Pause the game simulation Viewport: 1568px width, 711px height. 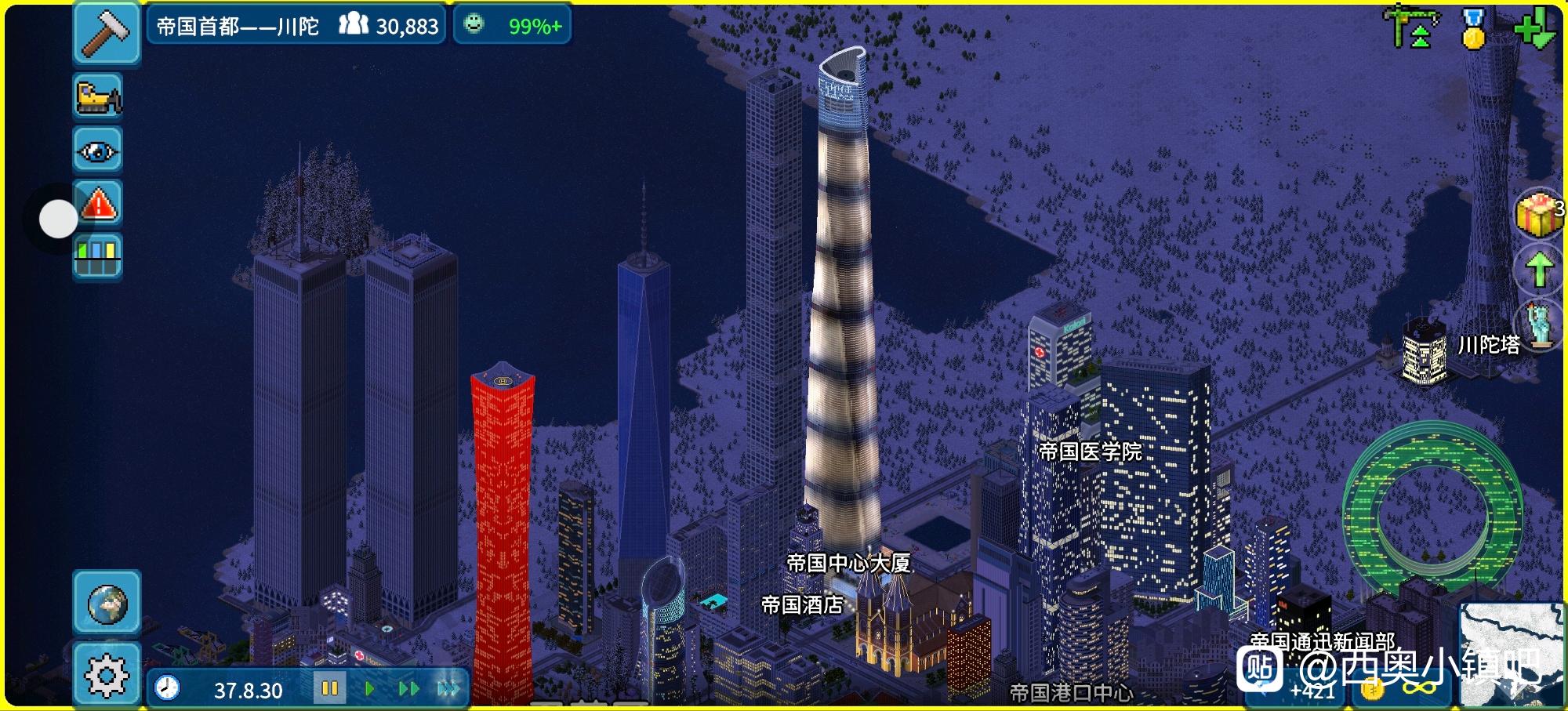point(329,689)
